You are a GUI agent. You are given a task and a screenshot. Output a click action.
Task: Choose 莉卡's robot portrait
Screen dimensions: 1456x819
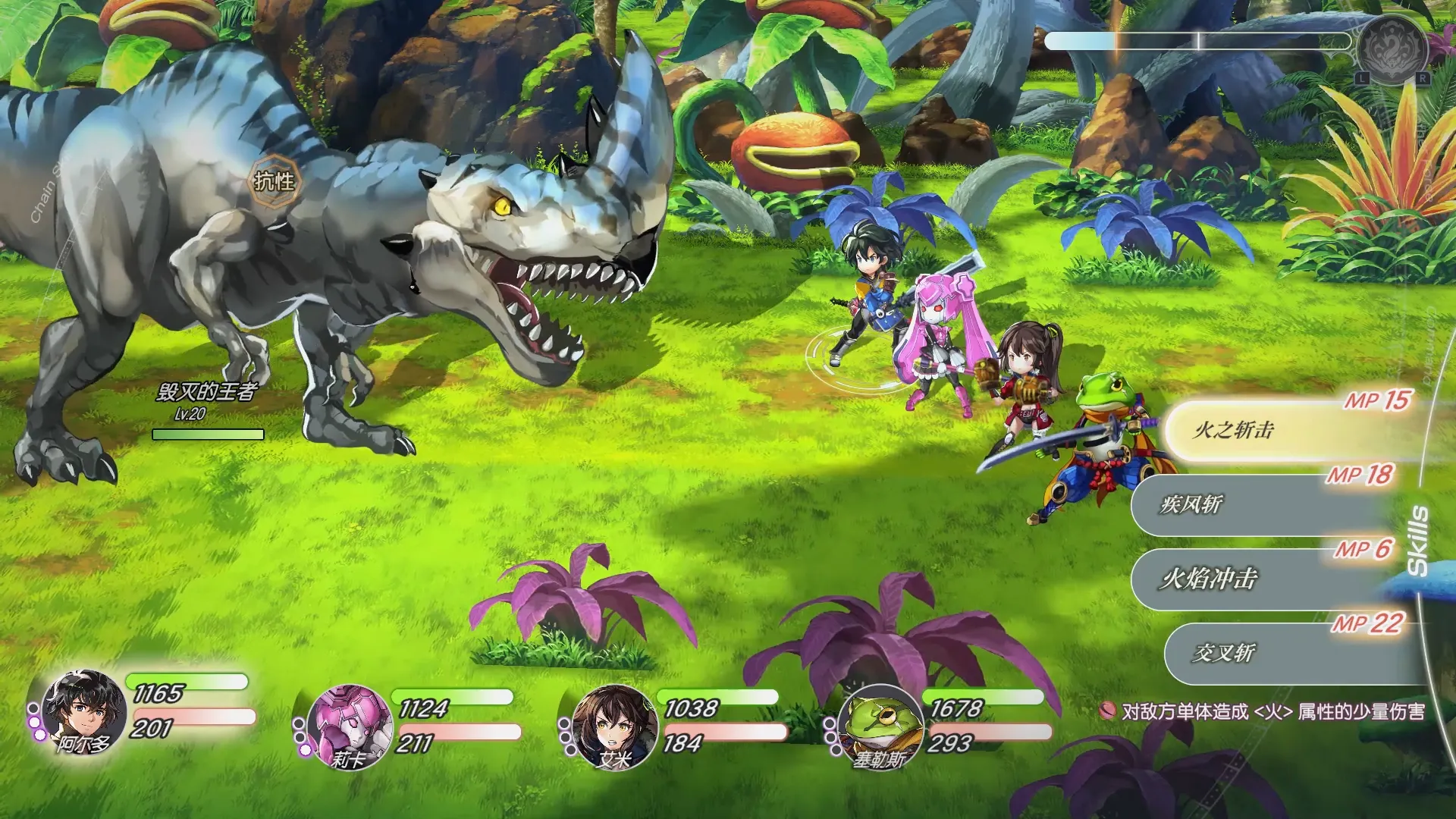click(348, 726)
